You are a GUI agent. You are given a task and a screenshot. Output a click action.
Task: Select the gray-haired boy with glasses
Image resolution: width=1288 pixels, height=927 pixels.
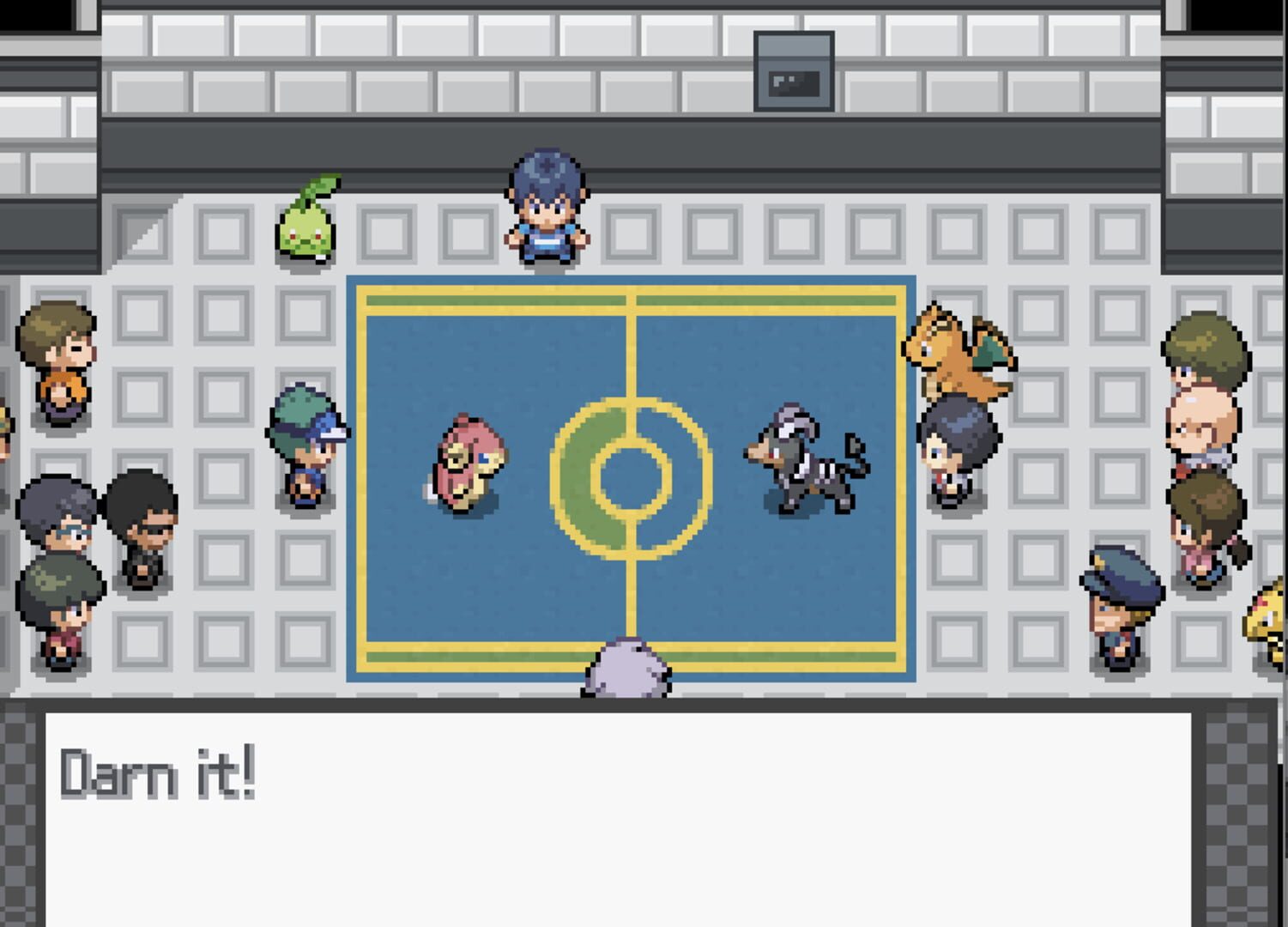click(53, 515)
